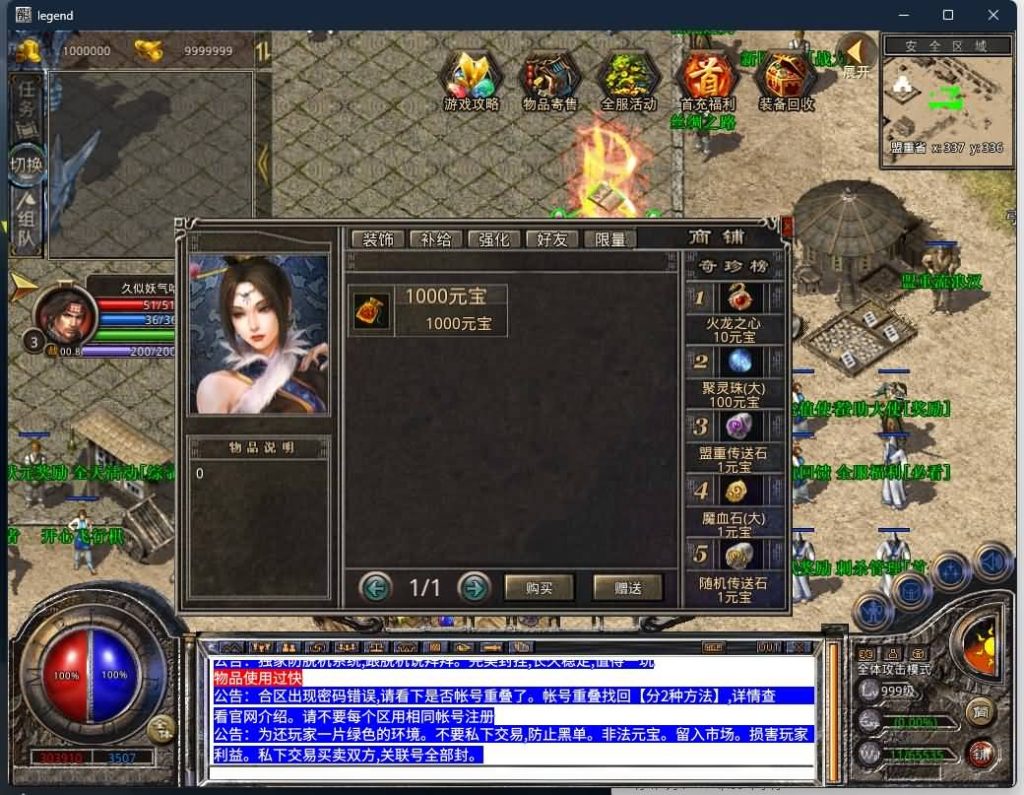
Task: Open the 游戏攻略 game guide icon
Action: [471, 78]
